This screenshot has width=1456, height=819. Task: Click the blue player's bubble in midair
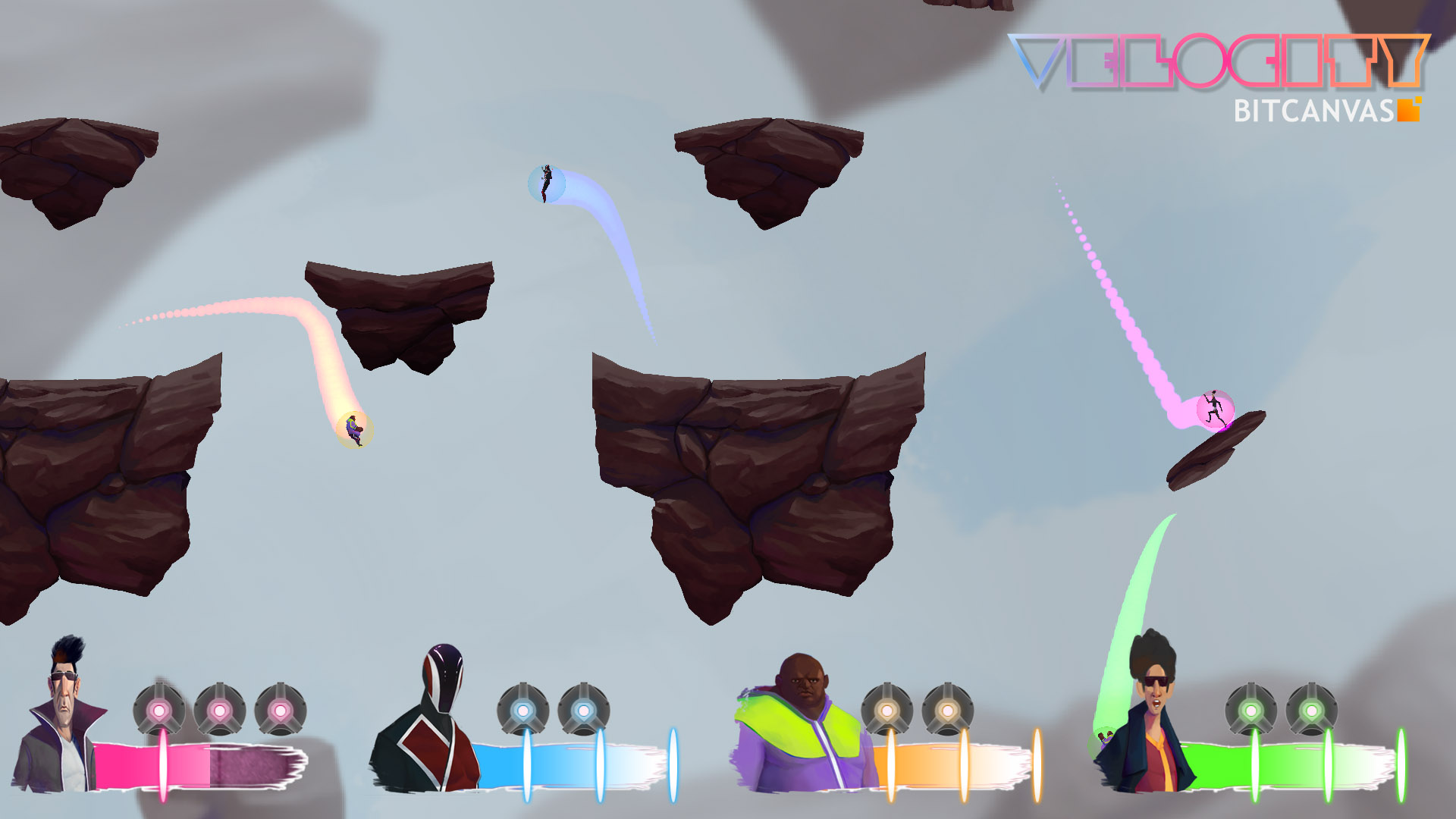click(548, 184)
